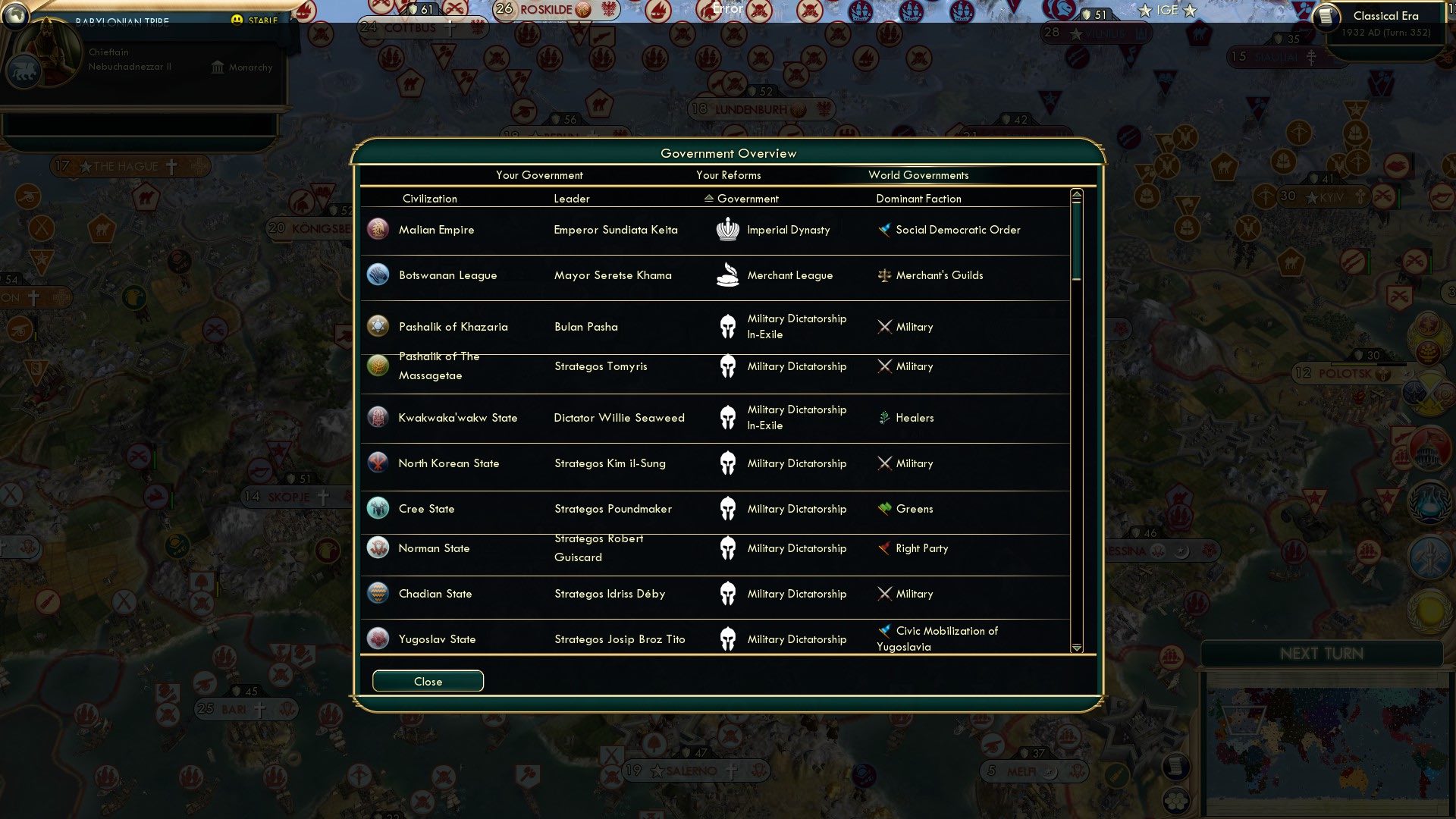The height and width of the screenshot is (819, 1456).
Task: Click the Imperial Dynasty crown icon
Action: [728, 229]
